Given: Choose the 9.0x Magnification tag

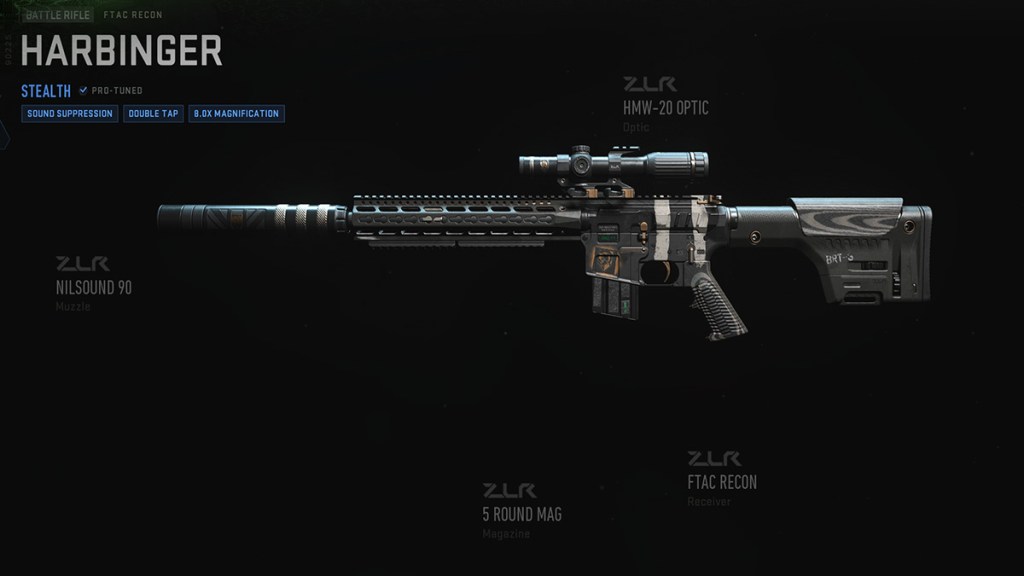Looking at the screenshot, I should coord(236,114).
